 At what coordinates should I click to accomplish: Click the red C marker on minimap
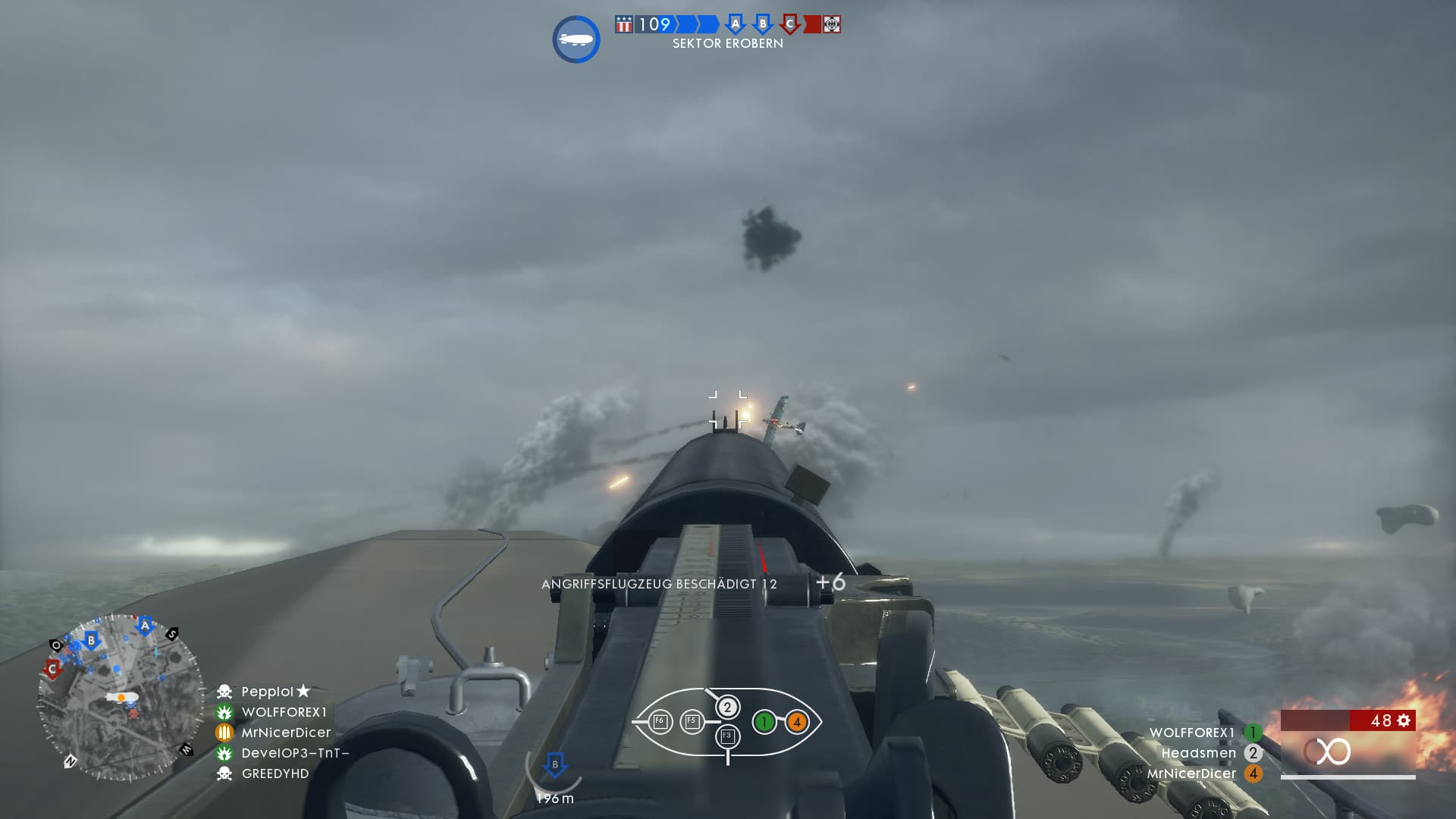point(52,669)
